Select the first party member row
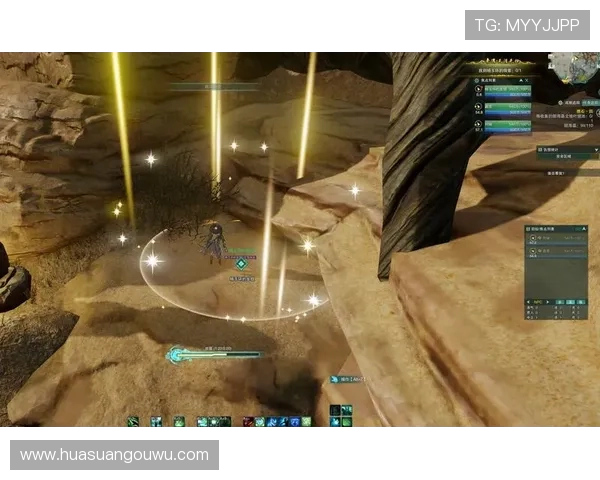 pyautogui.click(x=506, y=89)
